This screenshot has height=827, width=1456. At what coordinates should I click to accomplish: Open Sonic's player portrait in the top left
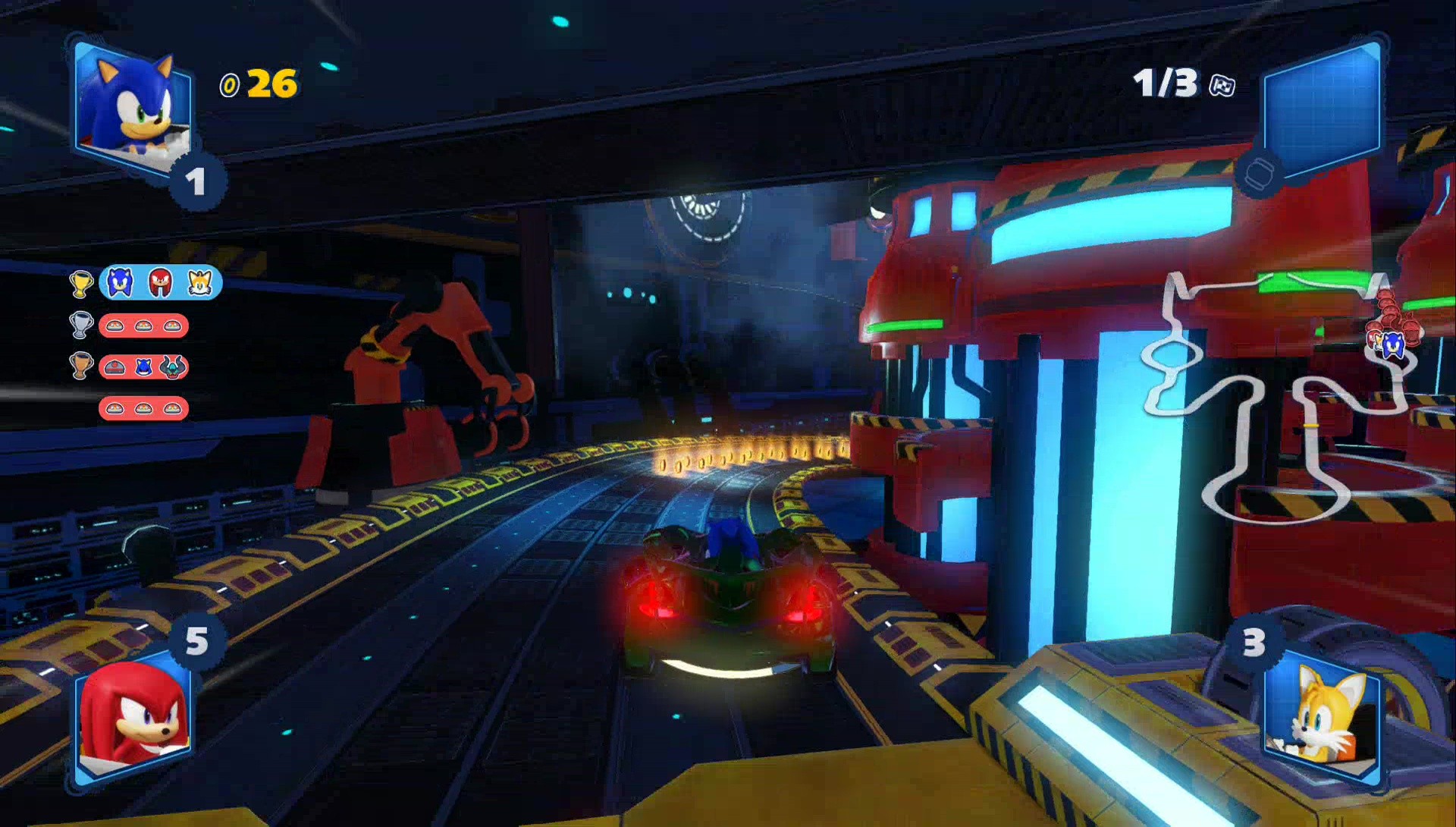[133, 99]
